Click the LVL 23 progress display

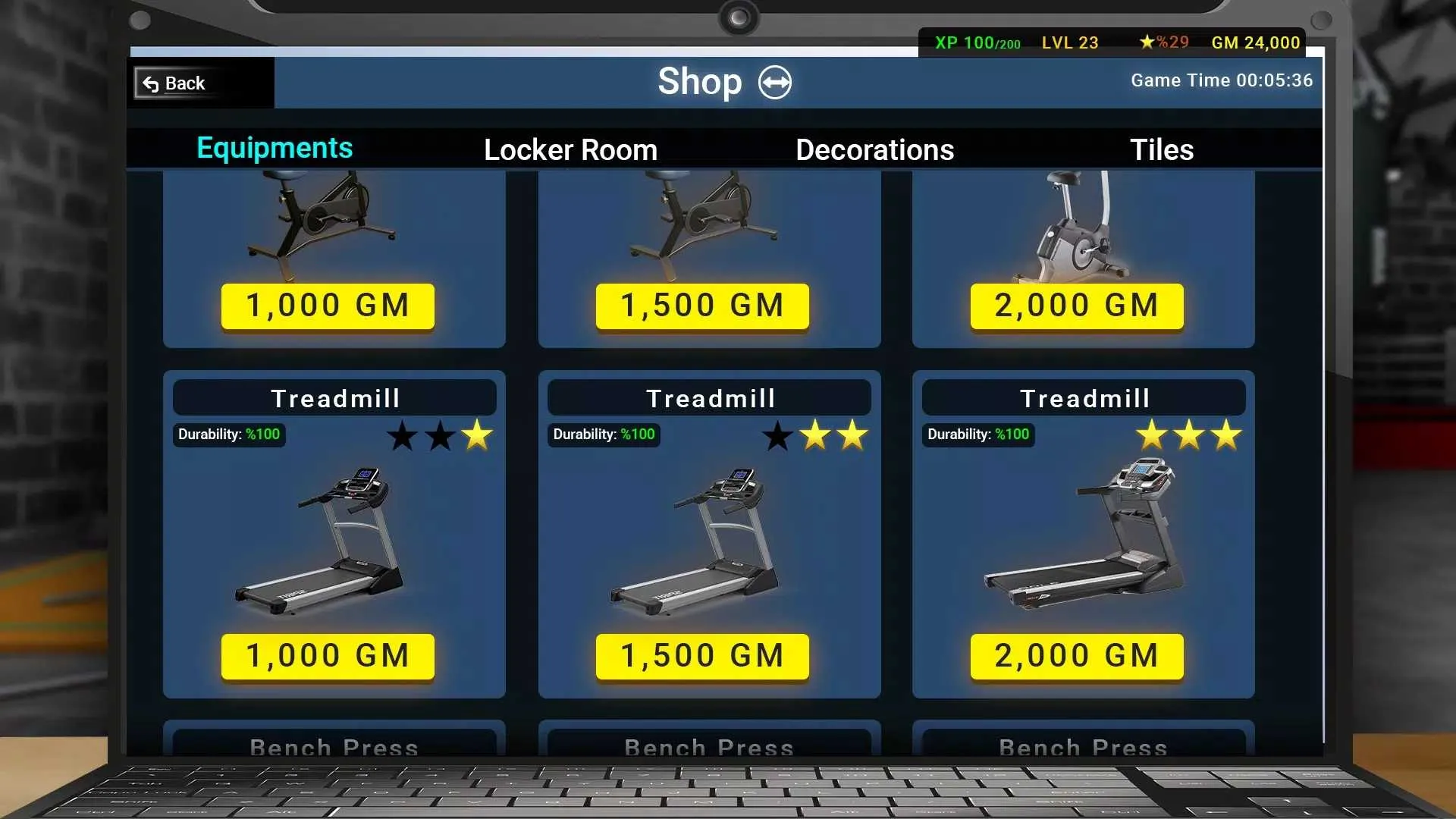tap(1070, 42)
